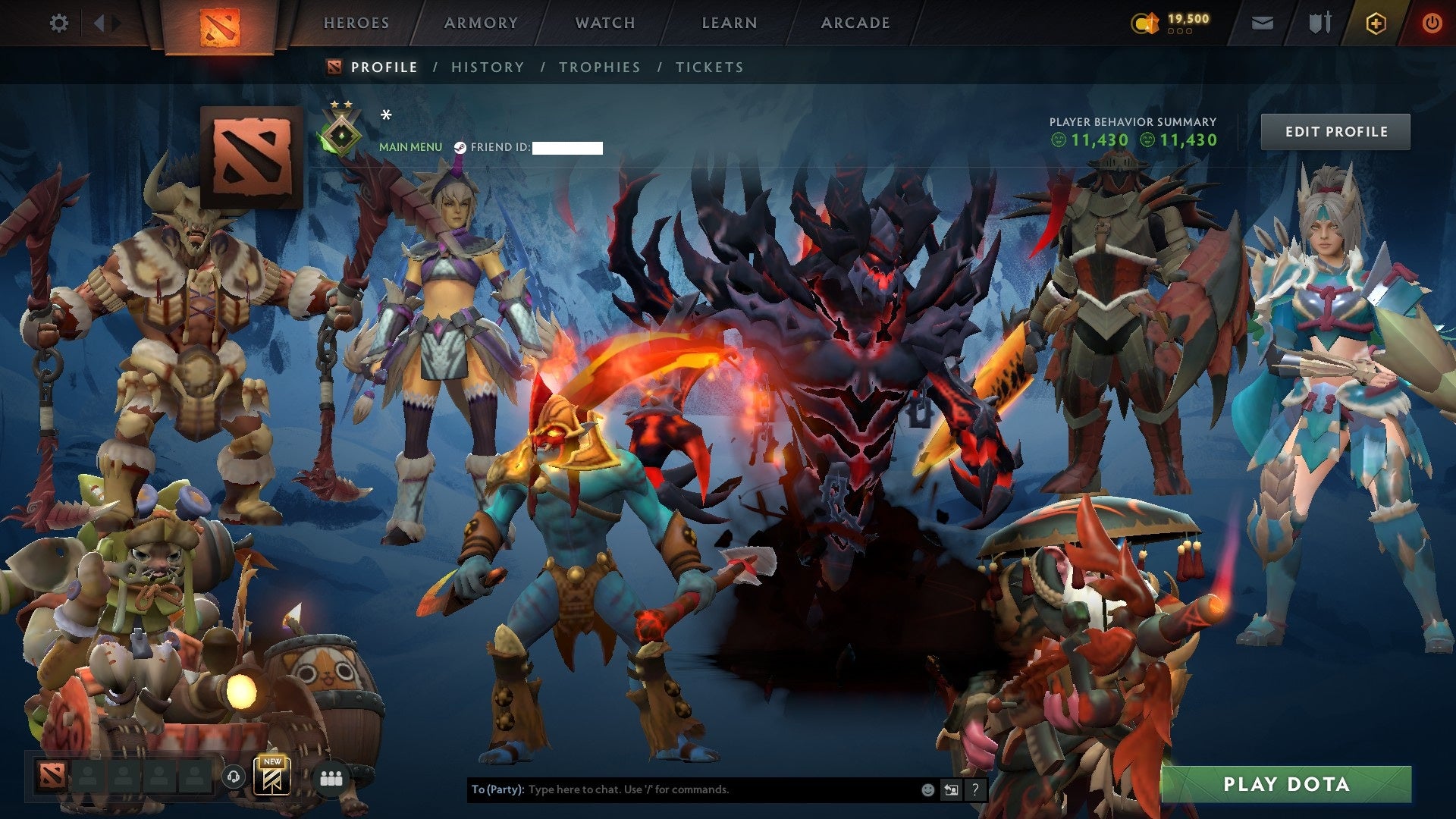This screenshot has width=1456, height=819.
Task: Click the power disconnect icon
Action: [1432, 23]
